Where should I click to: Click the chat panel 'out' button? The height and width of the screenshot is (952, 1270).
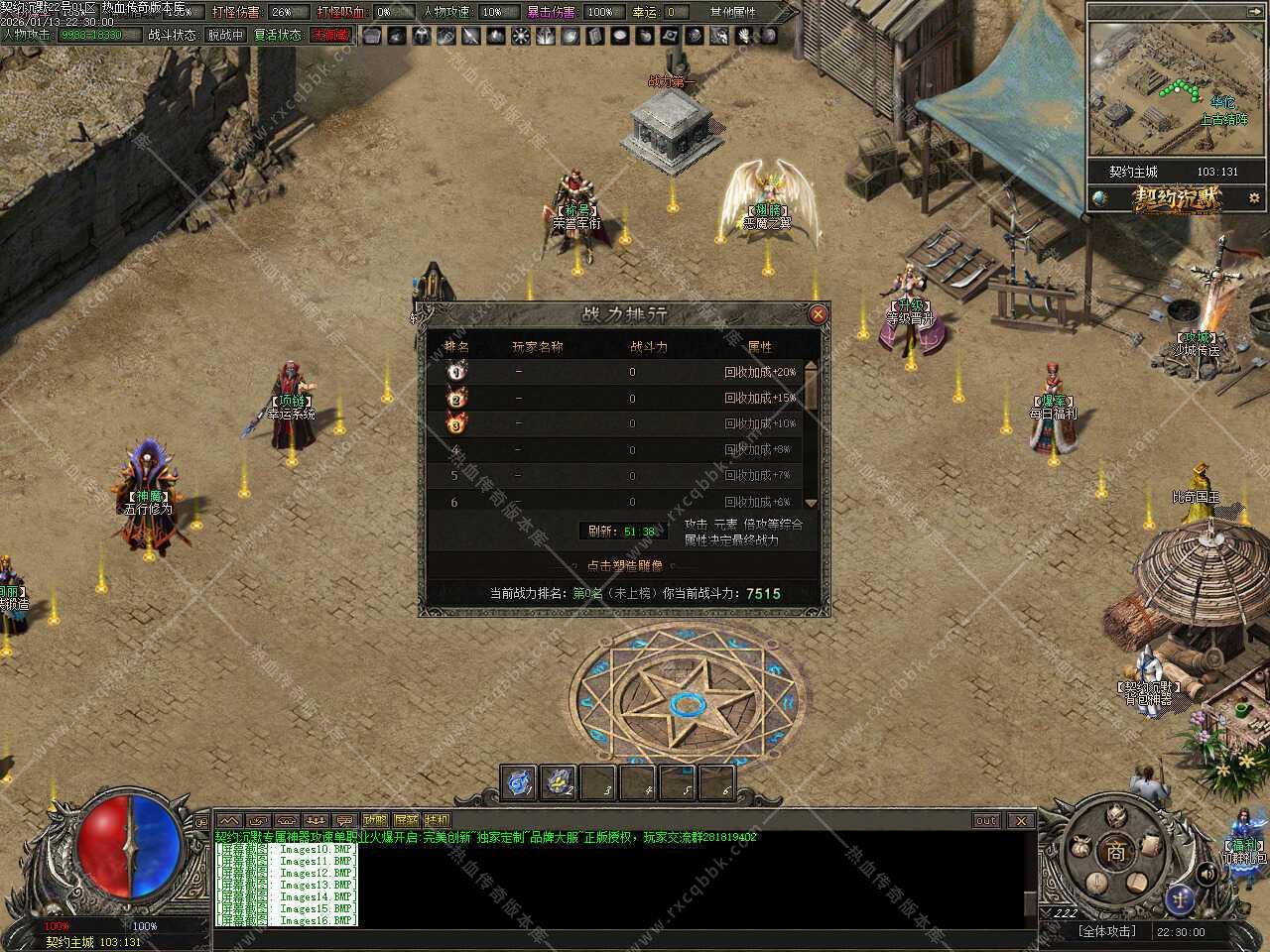coord(985,820)
